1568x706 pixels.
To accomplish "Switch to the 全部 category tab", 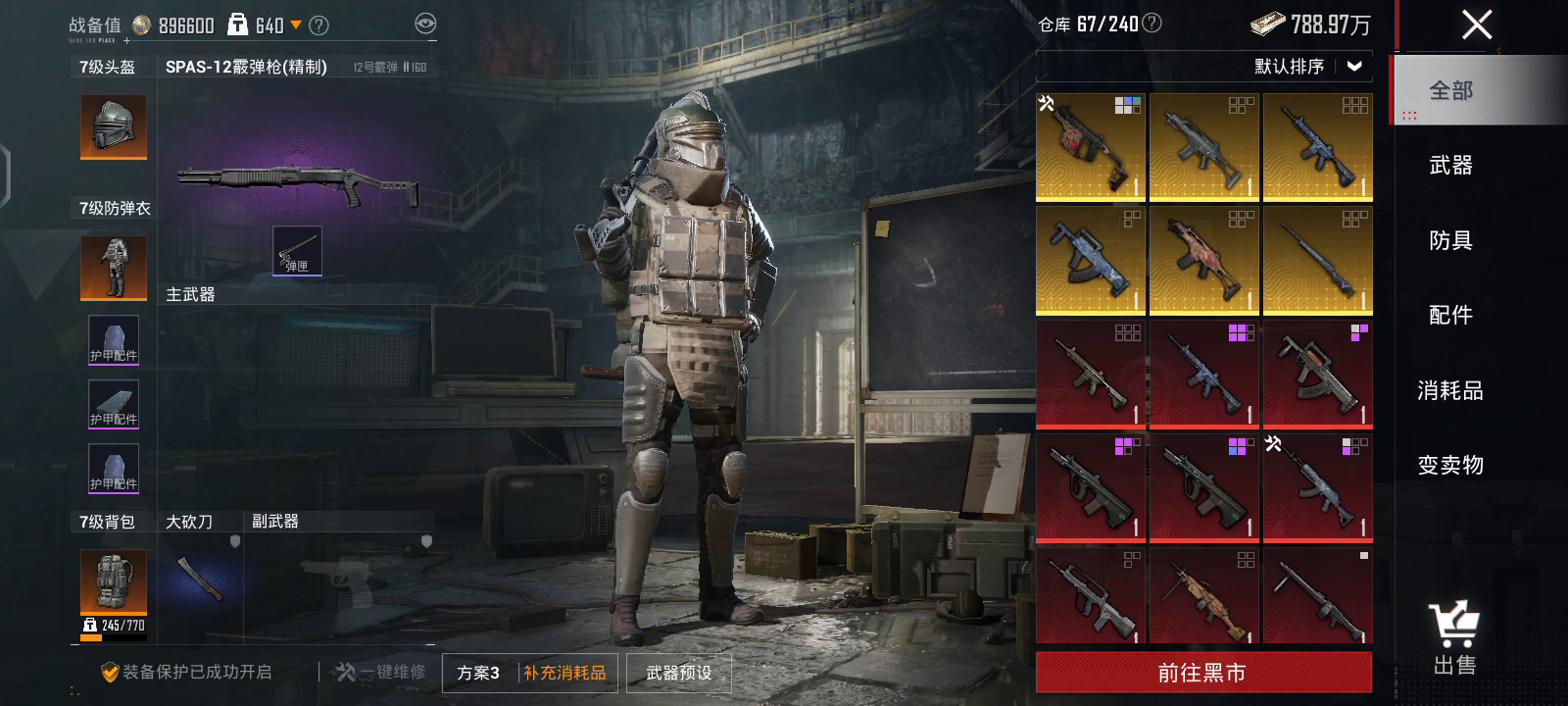I will (1450, 91).
